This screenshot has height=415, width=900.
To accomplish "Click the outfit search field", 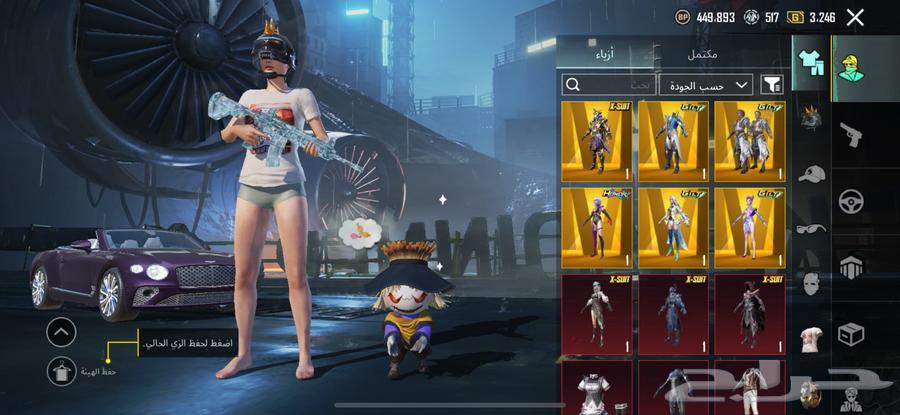I will click(x=608, y=85).
